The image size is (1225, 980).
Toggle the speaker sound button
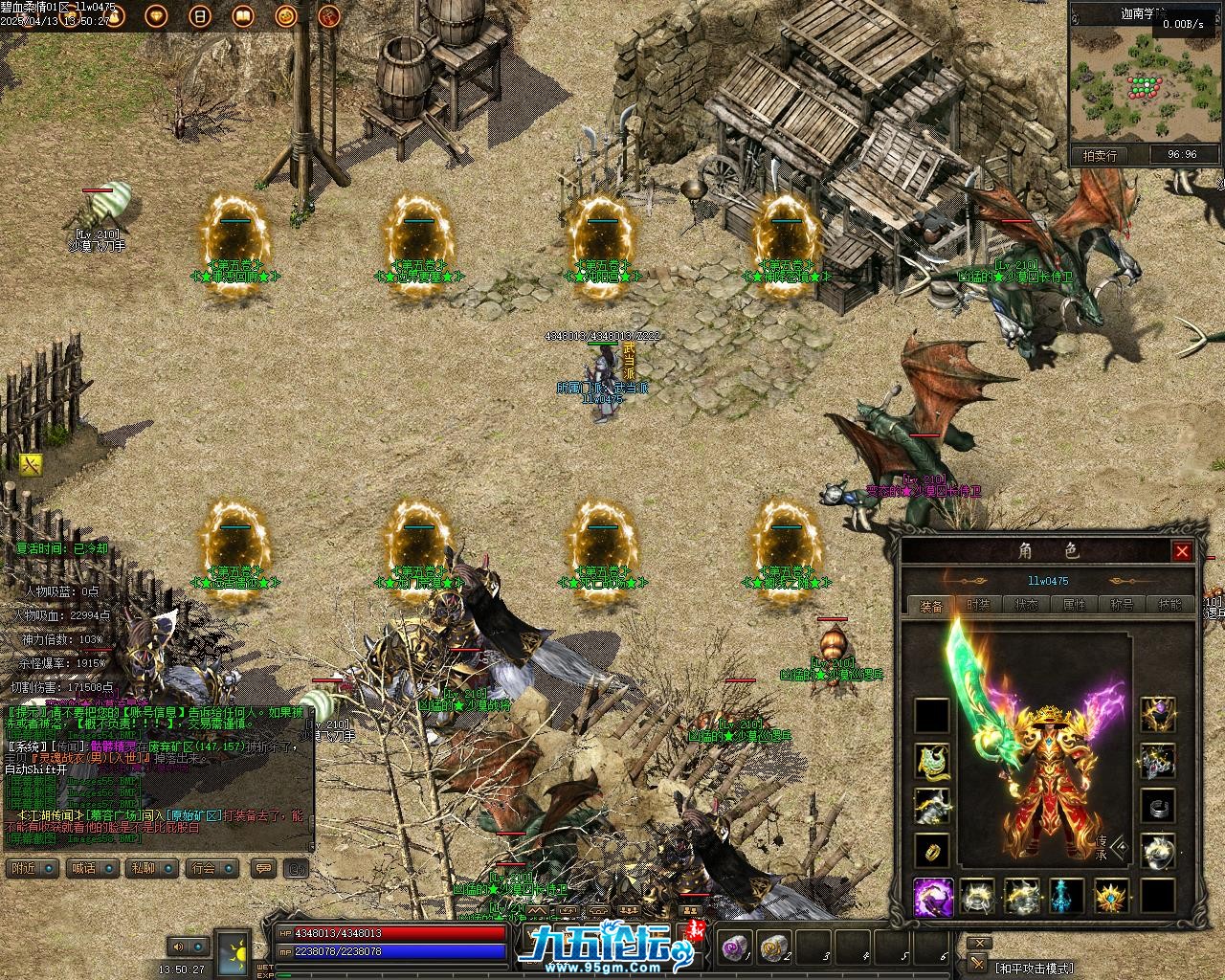click(179, 947)
